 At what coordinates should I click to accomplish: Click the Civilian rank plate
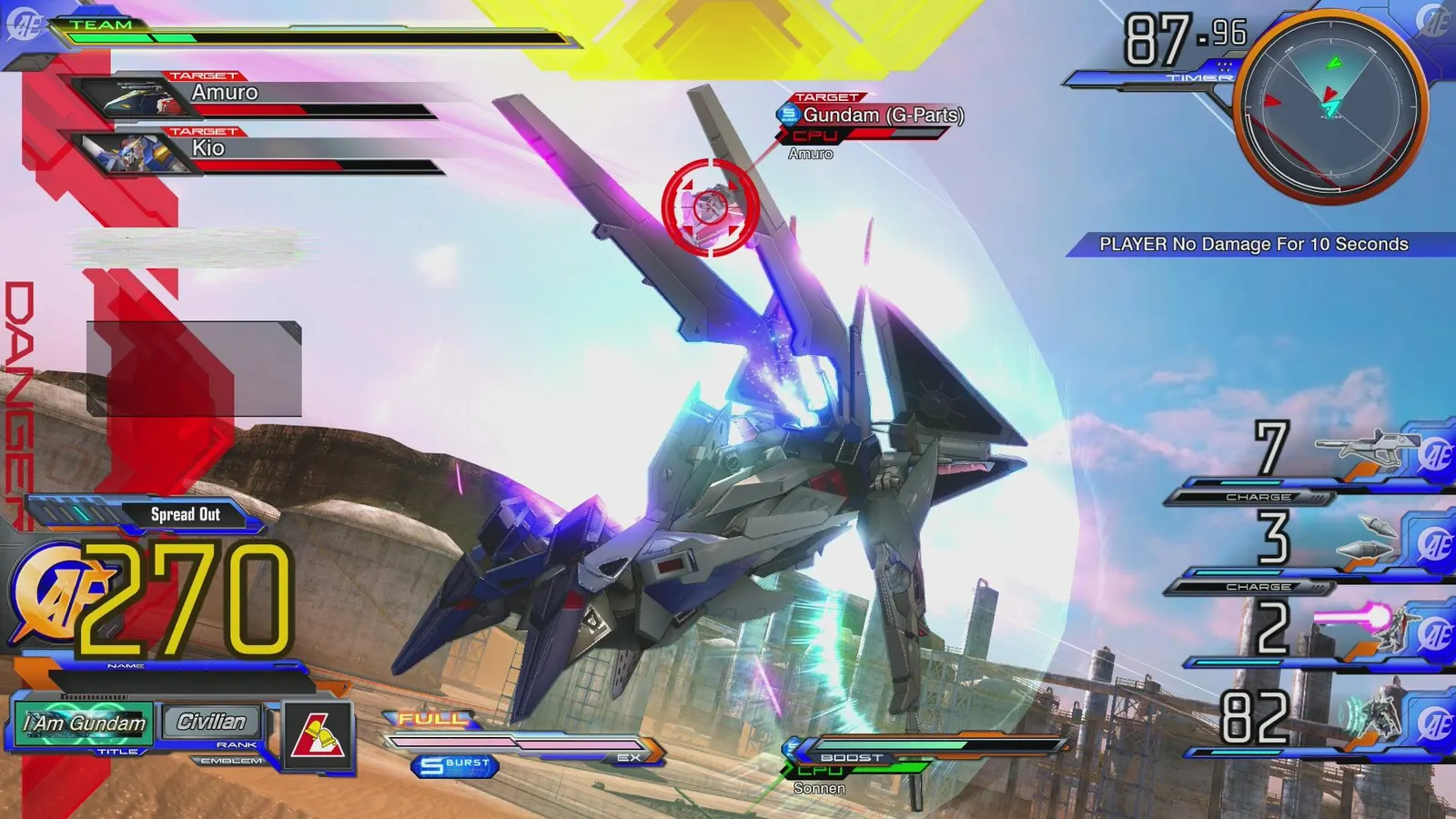coord(210,723)
